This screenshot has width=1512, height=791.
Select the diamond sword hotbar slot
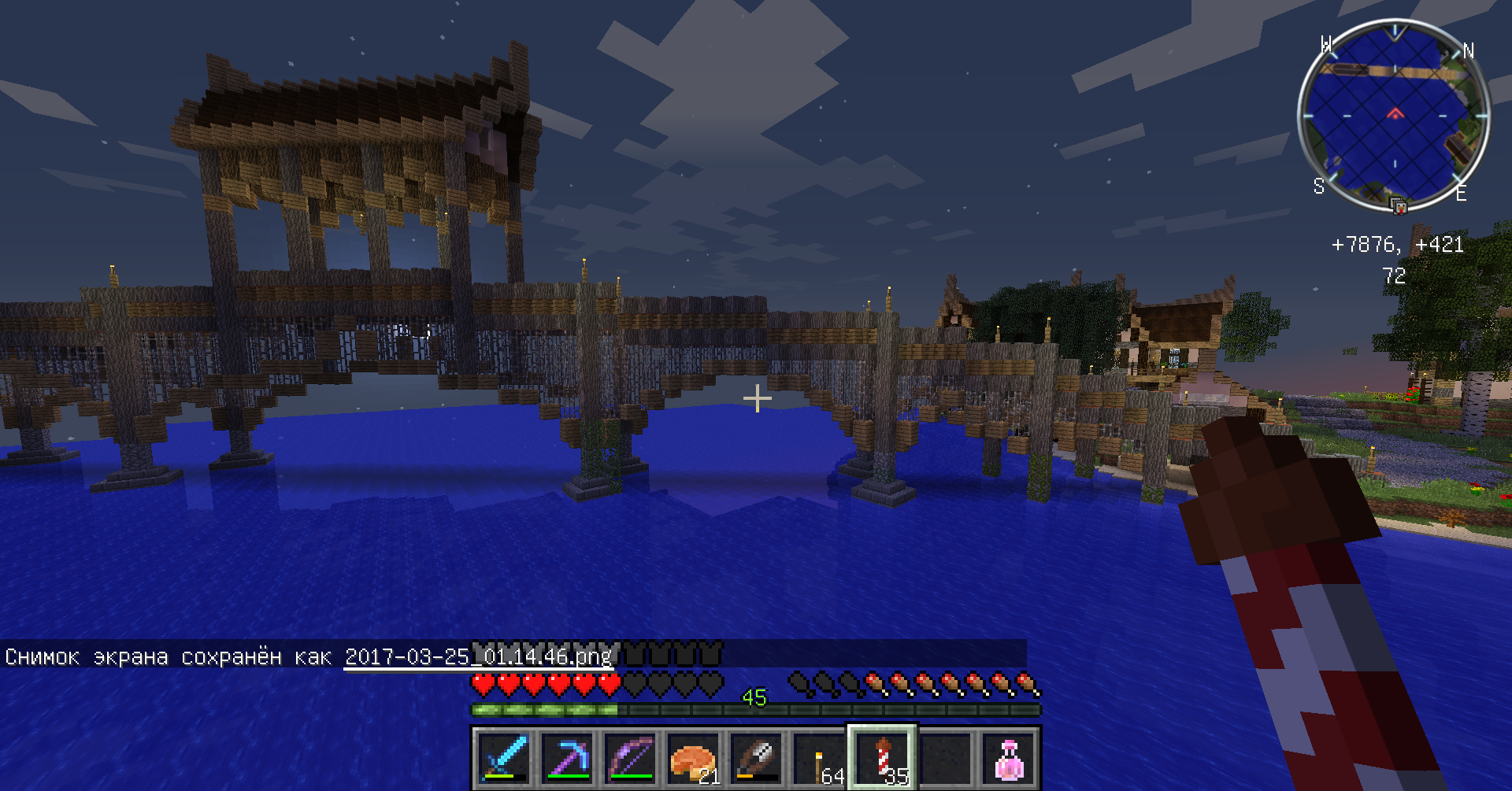(504, 757)
